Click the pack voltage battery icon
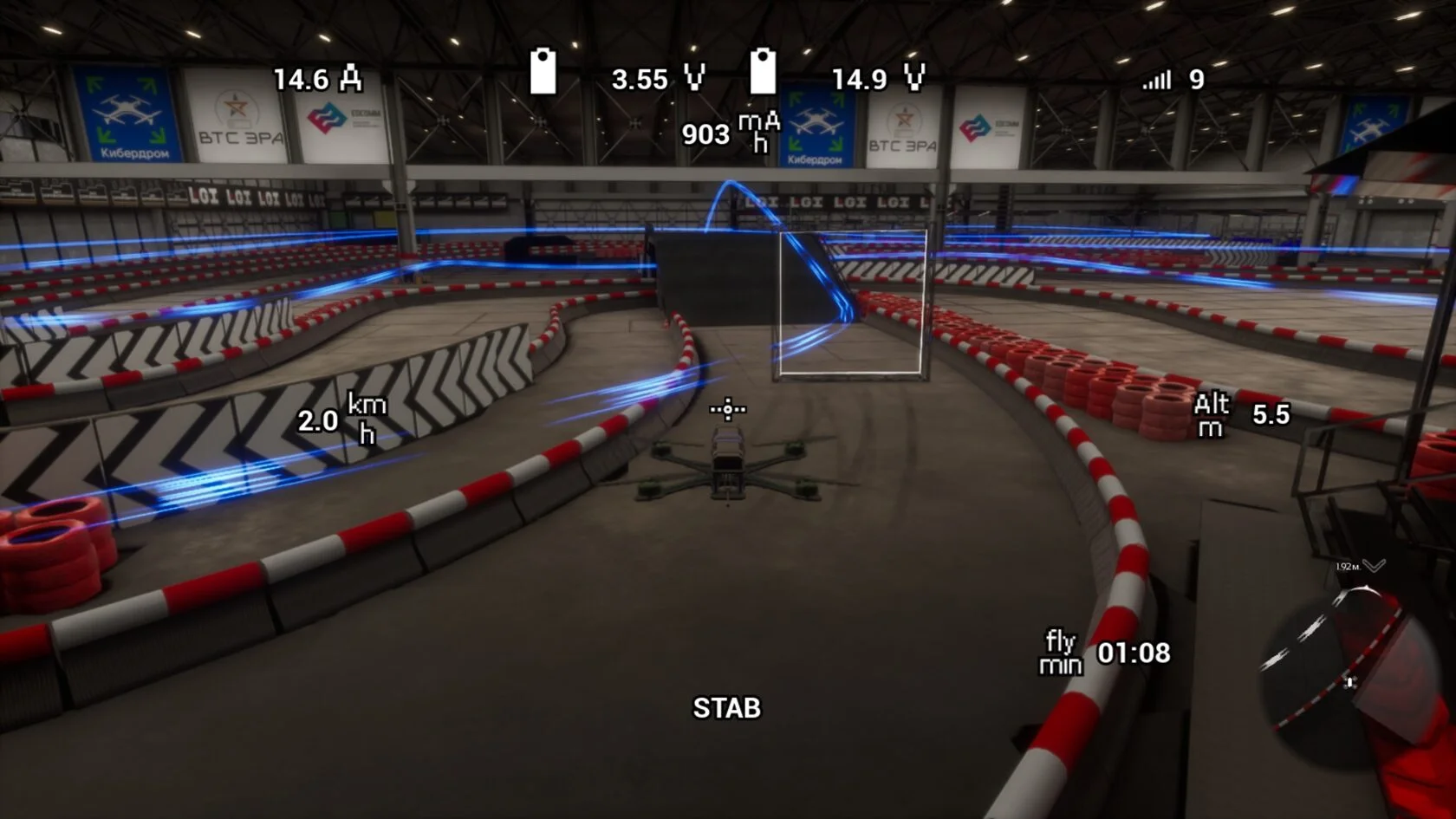 tap(763, 72)
